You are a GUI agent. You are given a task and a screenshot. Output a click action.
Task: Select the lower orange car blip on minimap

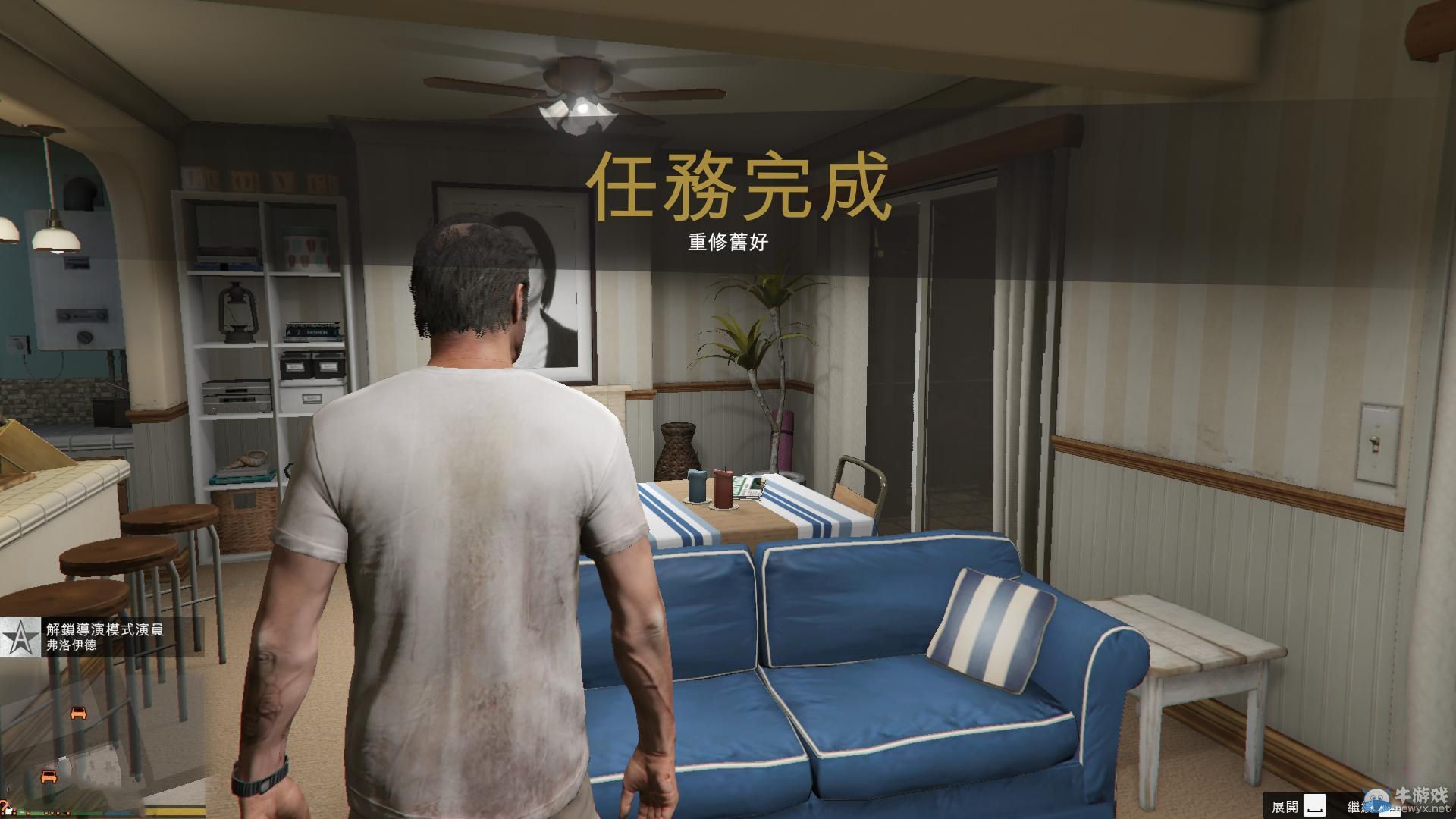tap(49, 777)
